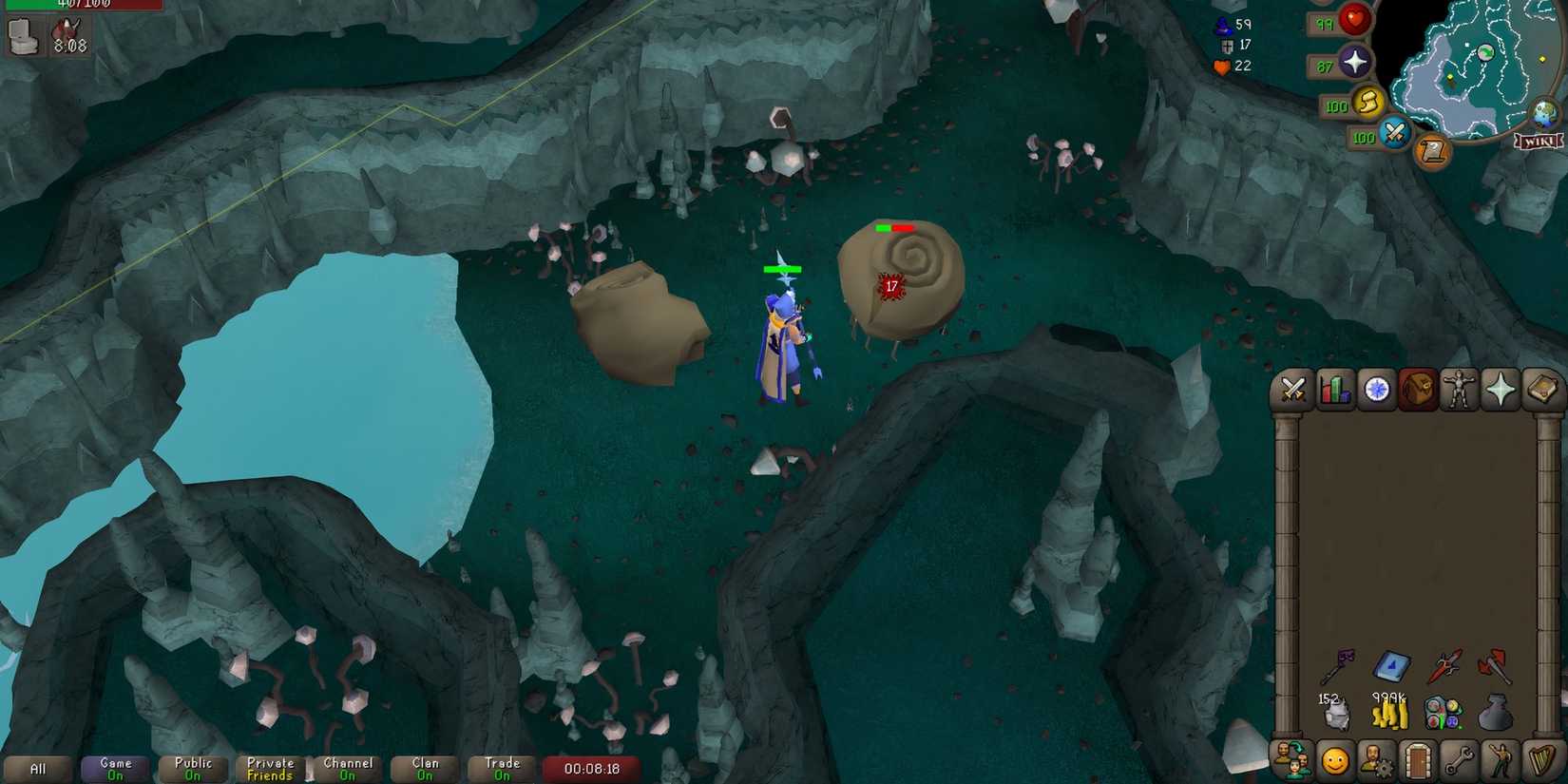Switch to the Game chat tab
Screen dimensions: 1568x784
click(x=112, y=767)
